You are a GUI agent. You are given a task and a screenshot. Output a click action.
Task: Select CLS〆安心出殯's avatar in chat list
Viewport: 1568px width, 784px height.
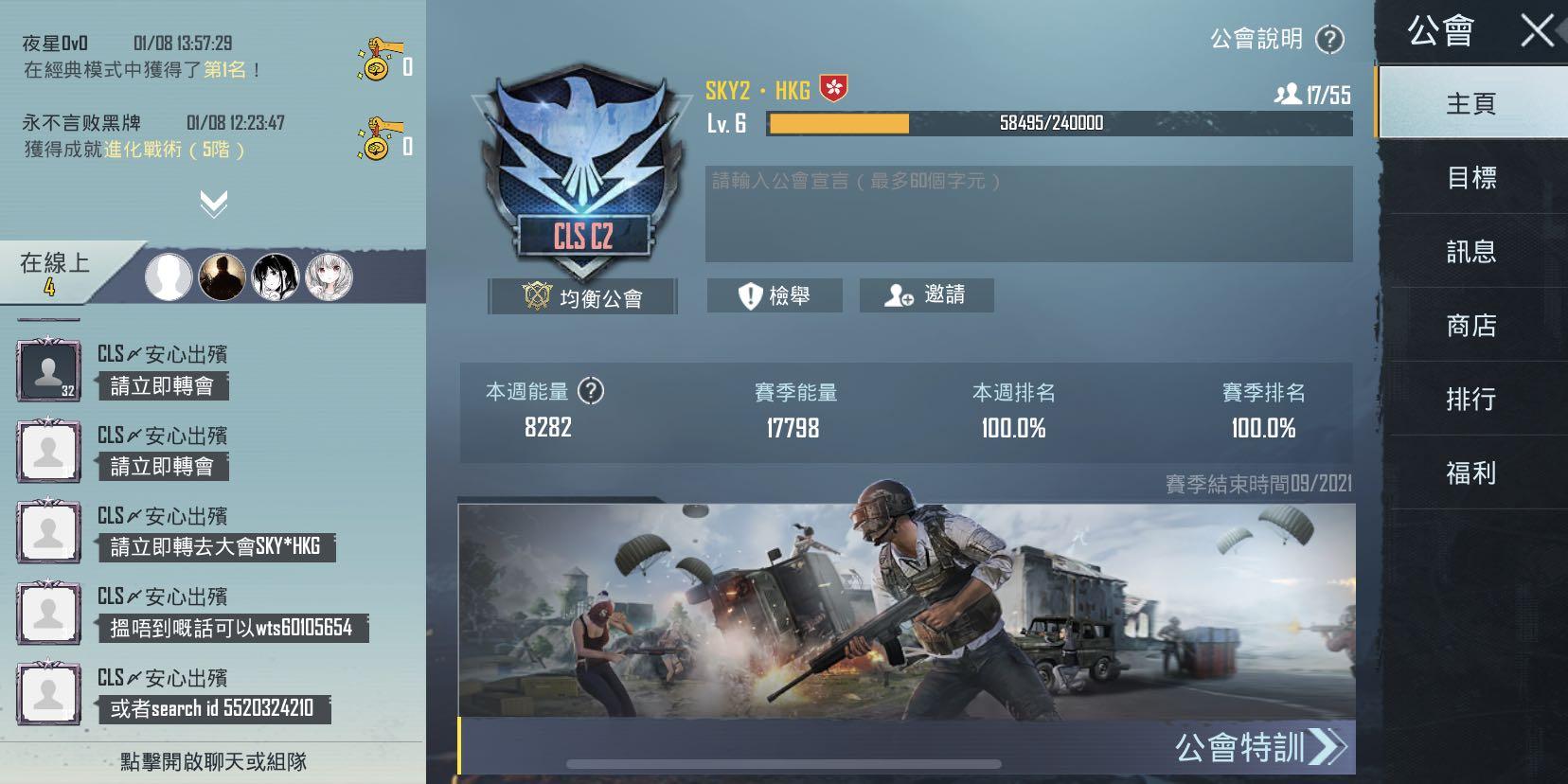tap(47, 369)
